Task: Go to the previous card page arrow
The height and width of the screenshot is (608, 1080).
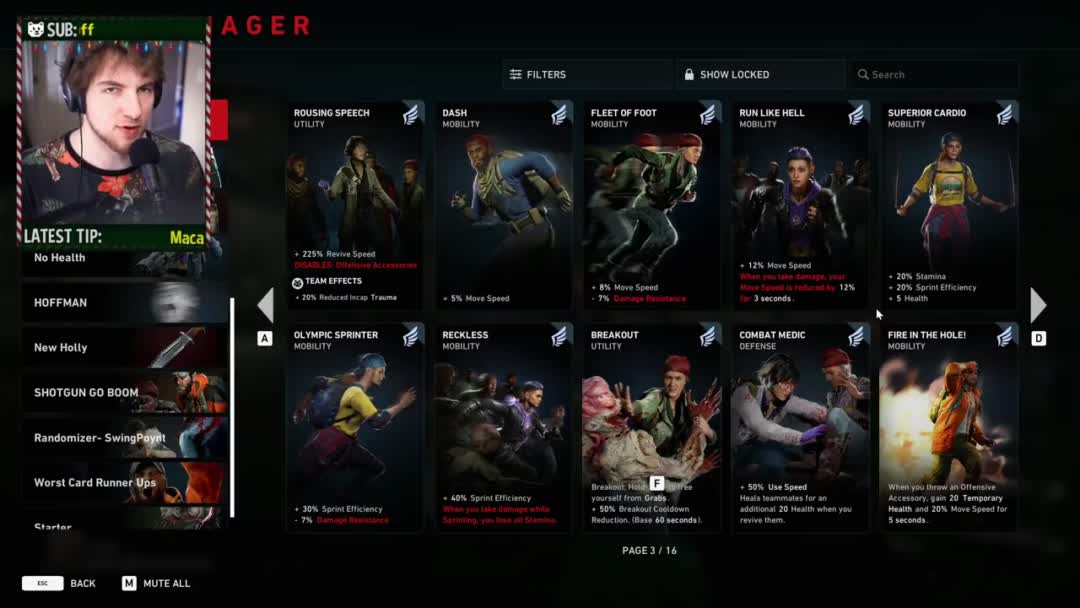Action: point(265,305)
